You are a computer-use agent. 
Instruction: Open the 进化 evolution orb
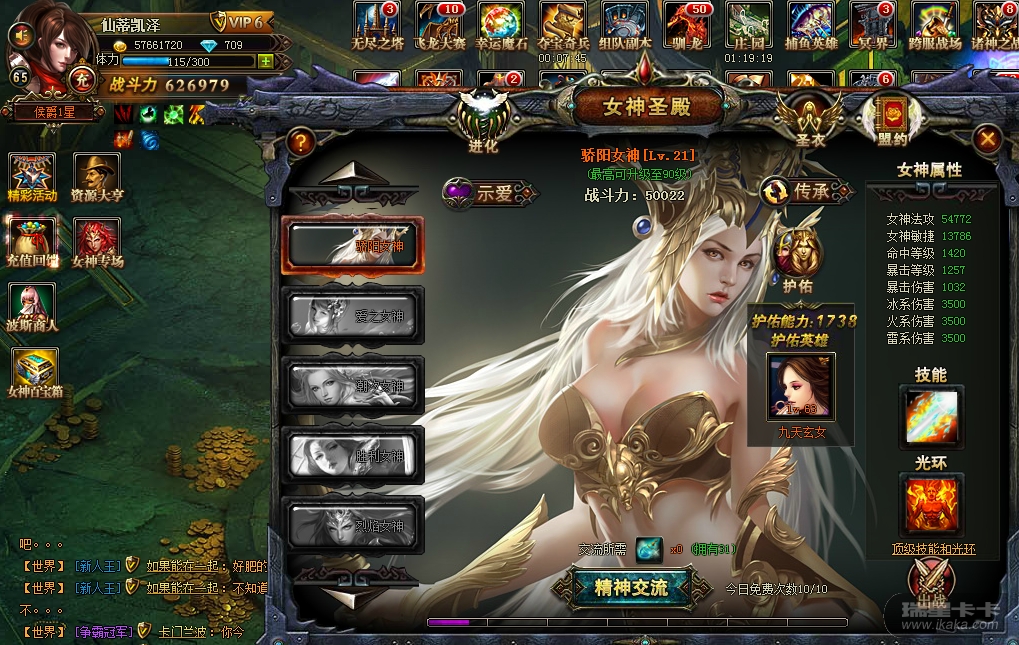point(483,115)
